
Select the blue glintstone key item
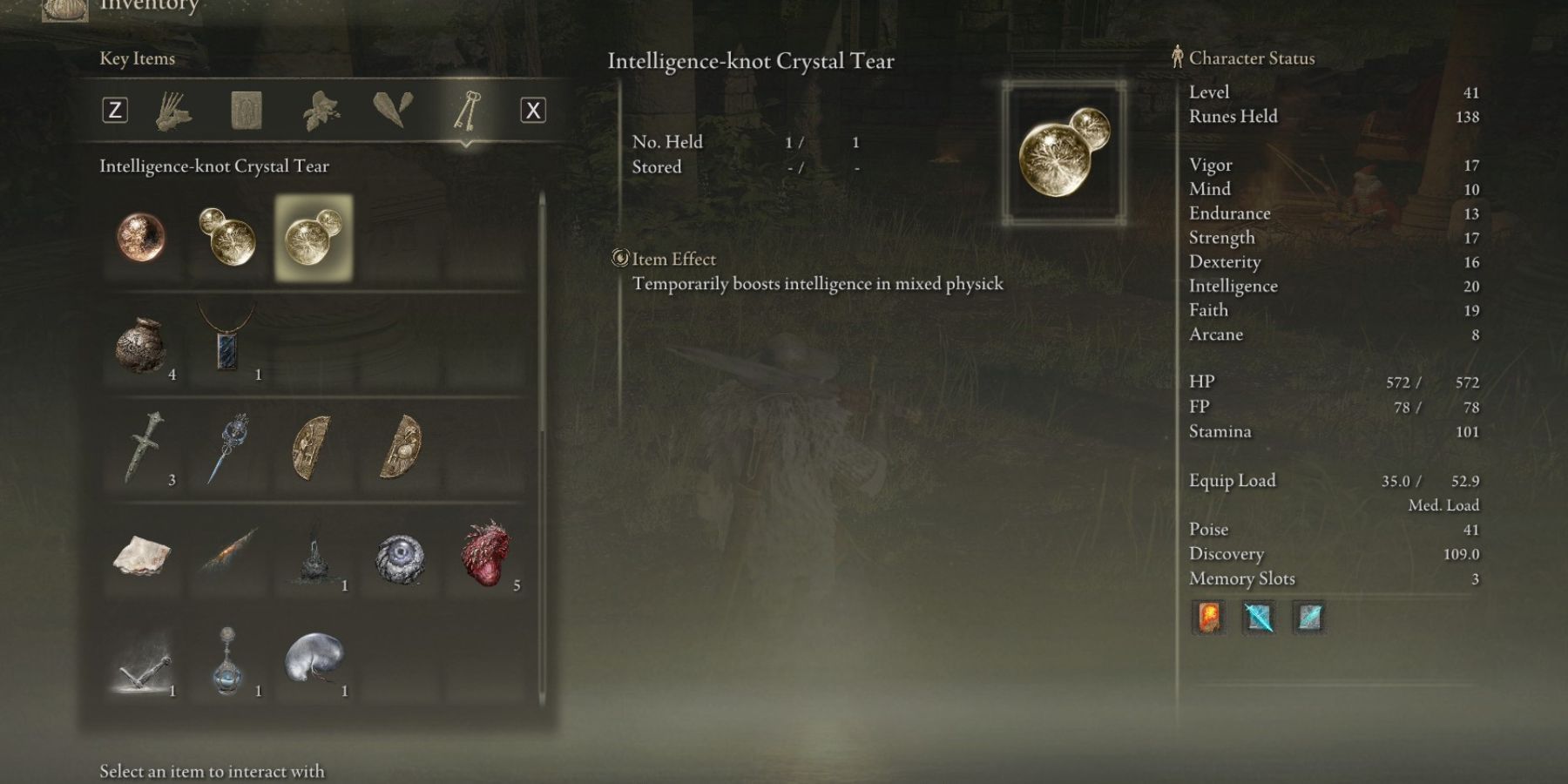tap(227, 448)
